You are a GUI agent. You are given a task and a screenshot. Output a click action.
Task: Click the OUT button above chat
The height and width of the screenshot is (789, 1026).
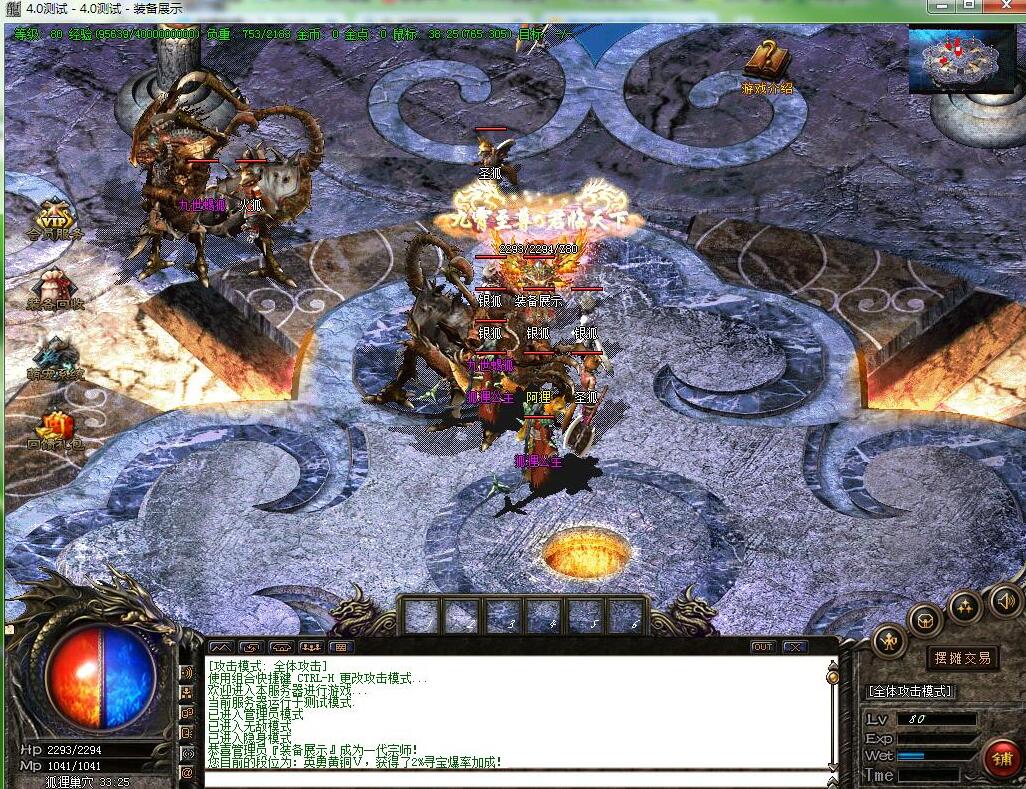tap(763, 647)
